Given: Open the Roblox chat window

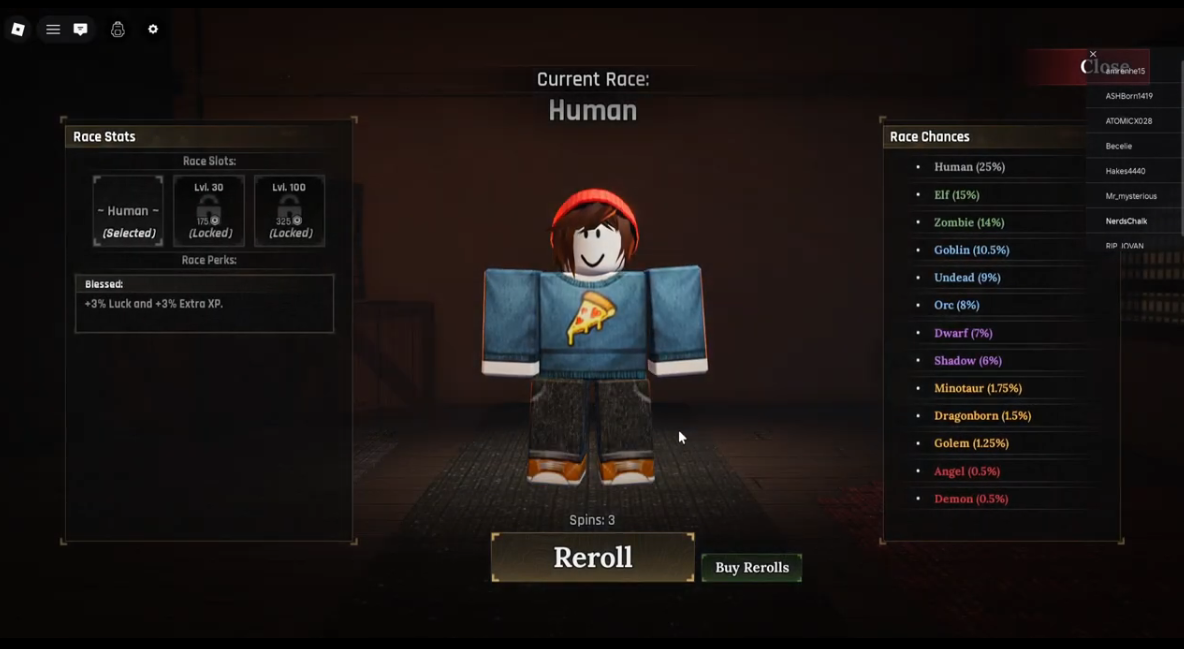Looking at the screenshot, I should point(81,30).
